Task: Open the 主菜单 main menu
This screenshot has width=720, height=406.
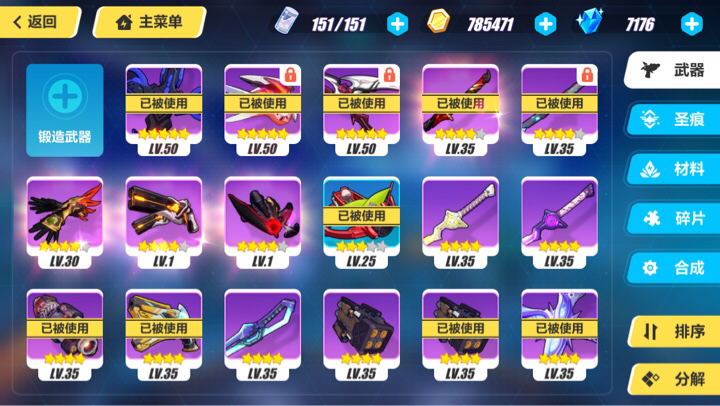Action: [149, 22]
